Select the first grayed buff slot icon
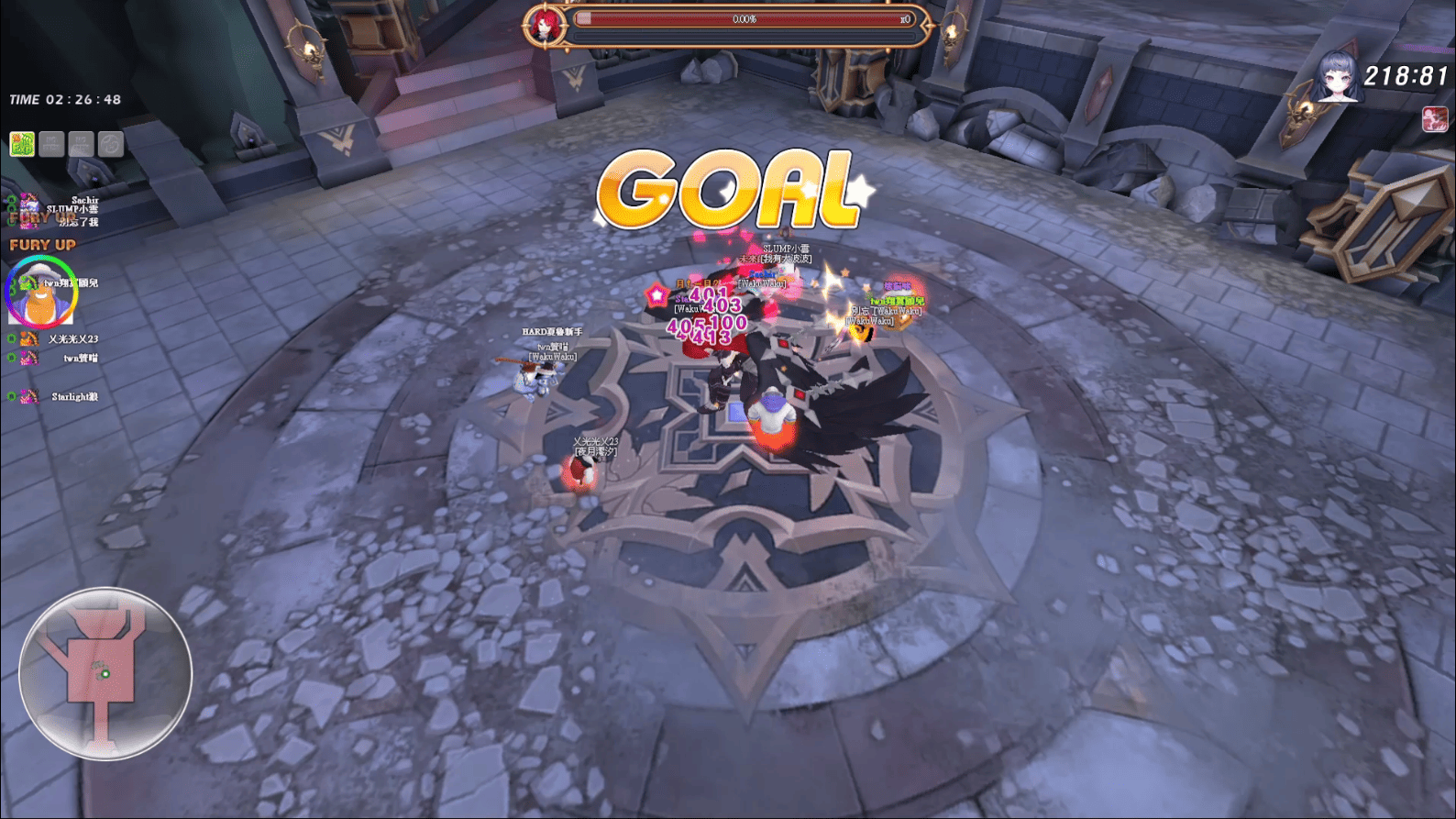This screenshot has height=819, width=1456. tap(50, 142)
